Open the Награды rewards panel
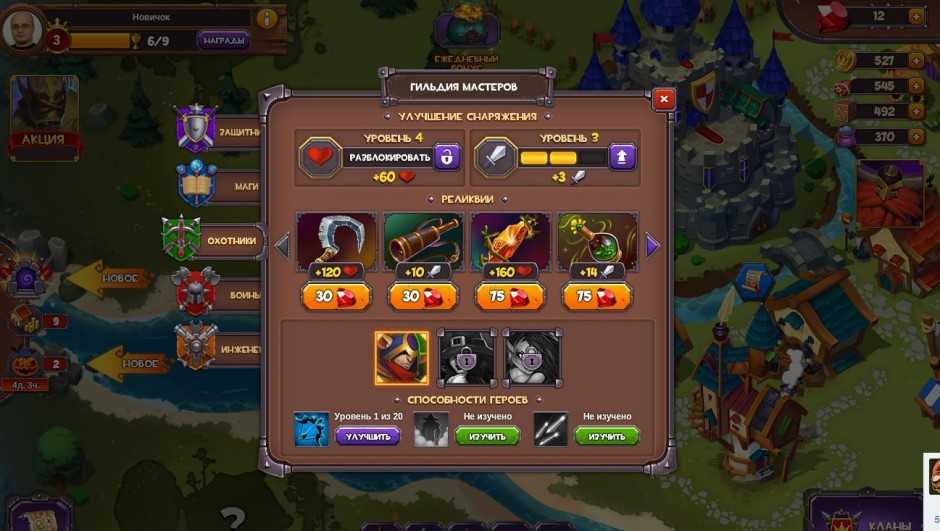This screenshot has height=531, width=940. click(223, 41)
